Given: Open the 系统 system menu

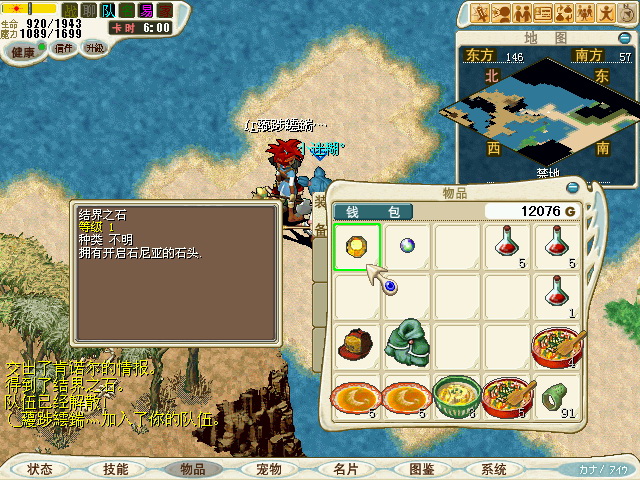Looking at the screenshot, I should (x=494, y=468).
